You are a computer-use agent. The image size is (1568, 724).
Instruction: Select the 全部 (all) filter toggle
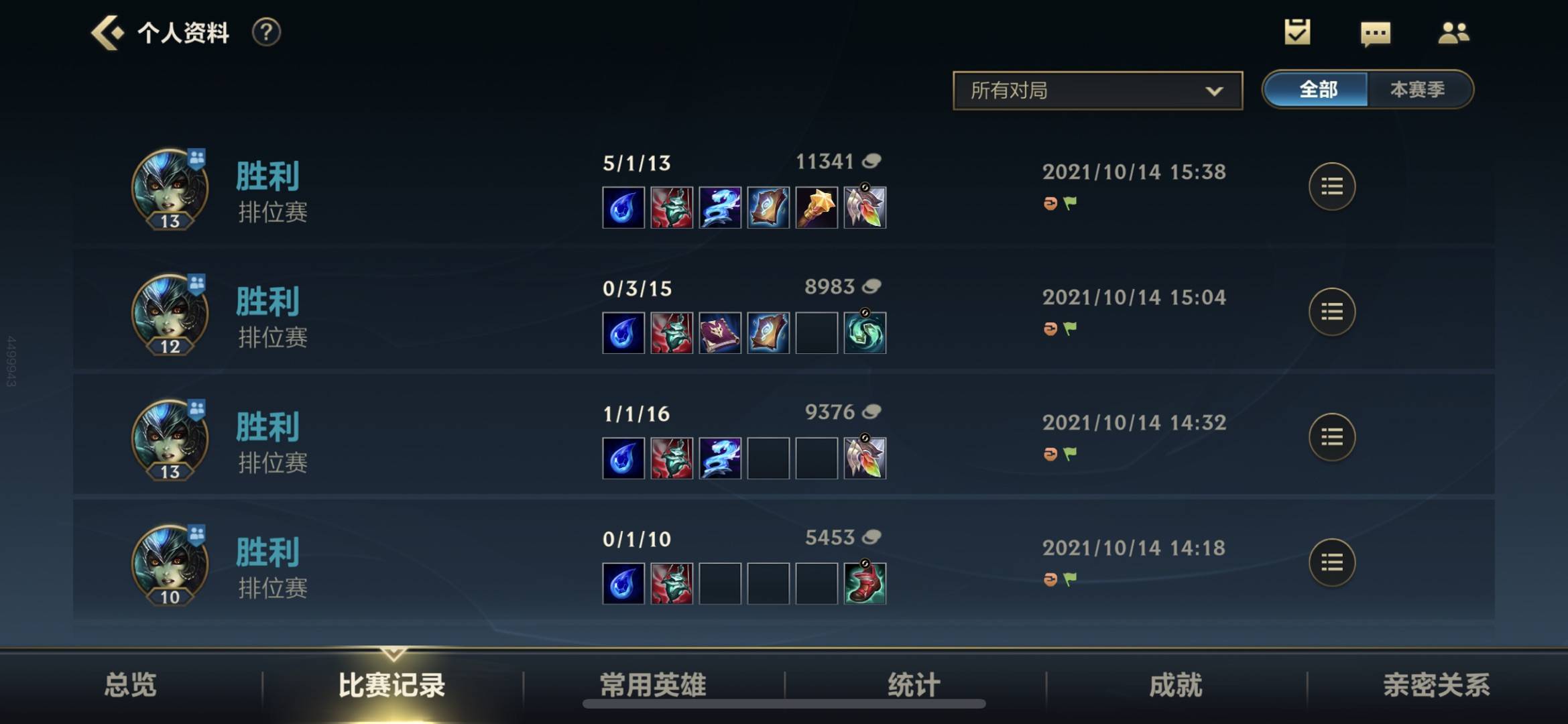pos(1317,89)
